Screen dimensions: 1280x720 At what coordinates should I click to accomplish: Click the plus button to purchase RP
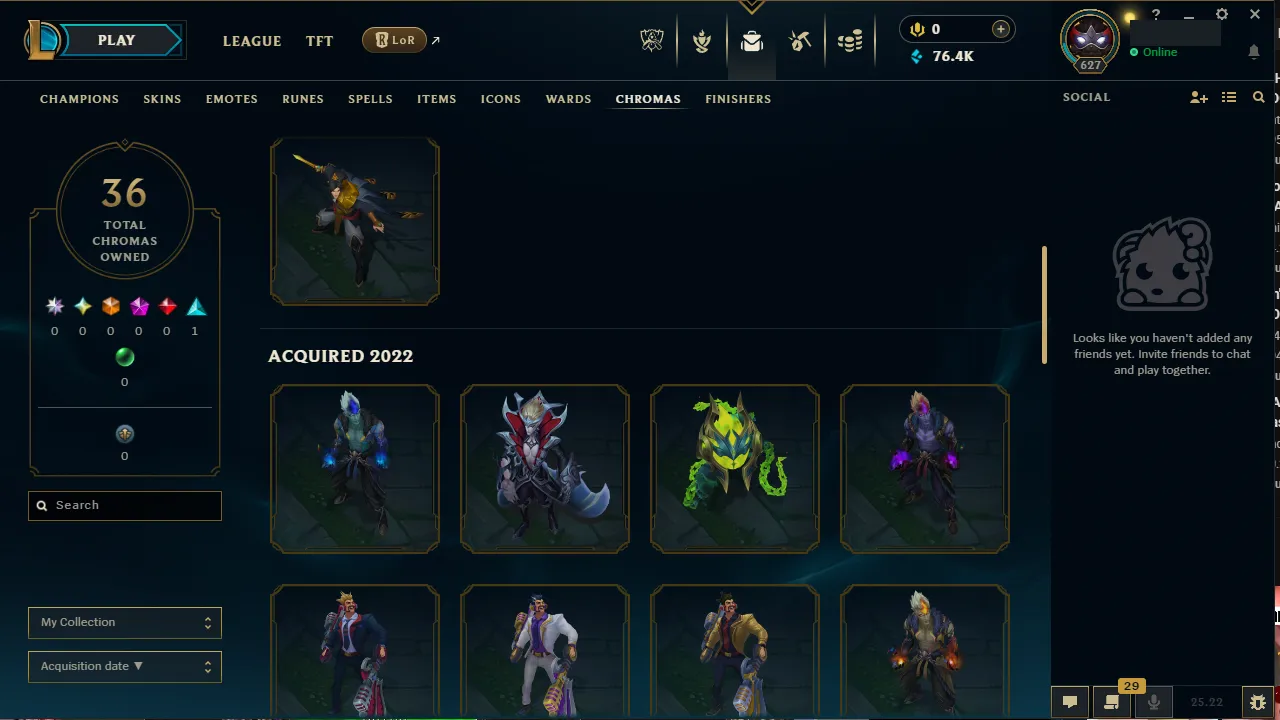click(1000, 29)
